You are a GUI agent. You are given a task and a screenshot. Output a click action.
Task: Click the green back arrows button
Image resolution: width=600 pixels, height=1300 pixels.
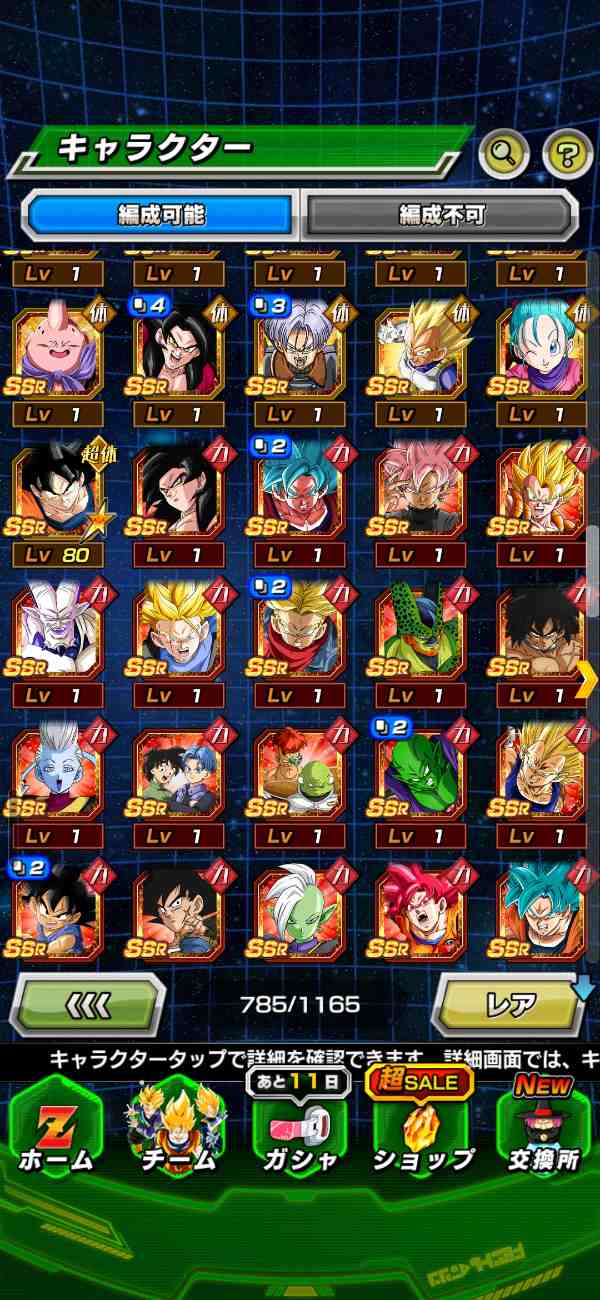tap(88, 1003)
